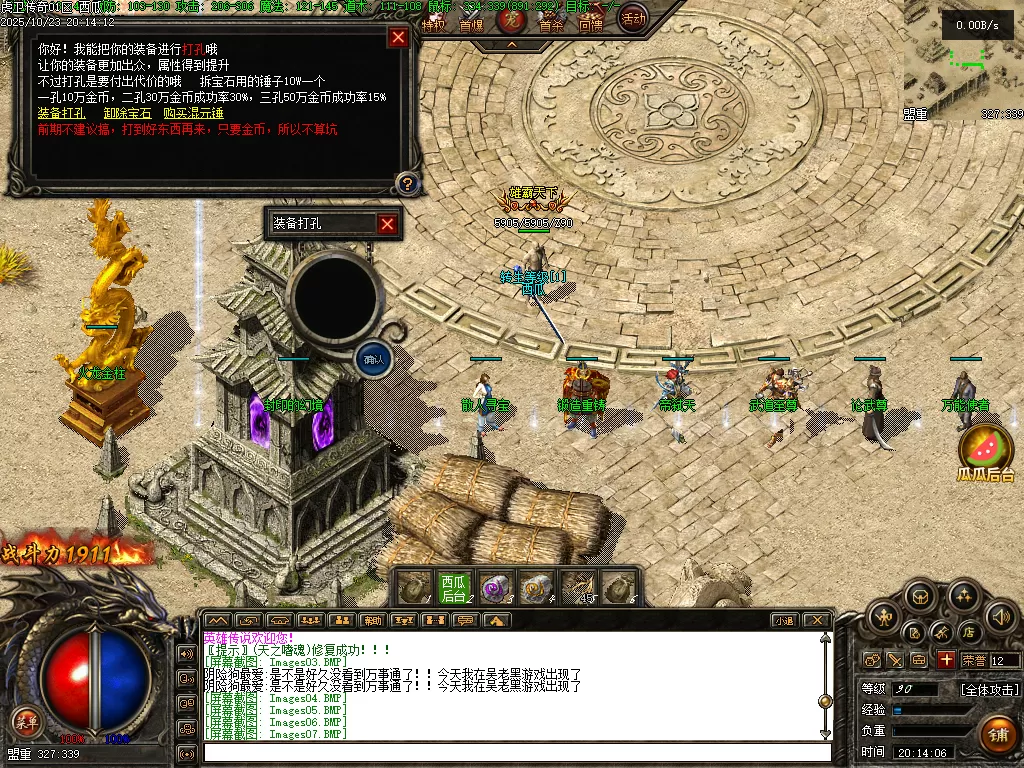
Task: Click the 小退 logout button
Action: (784, 620)
